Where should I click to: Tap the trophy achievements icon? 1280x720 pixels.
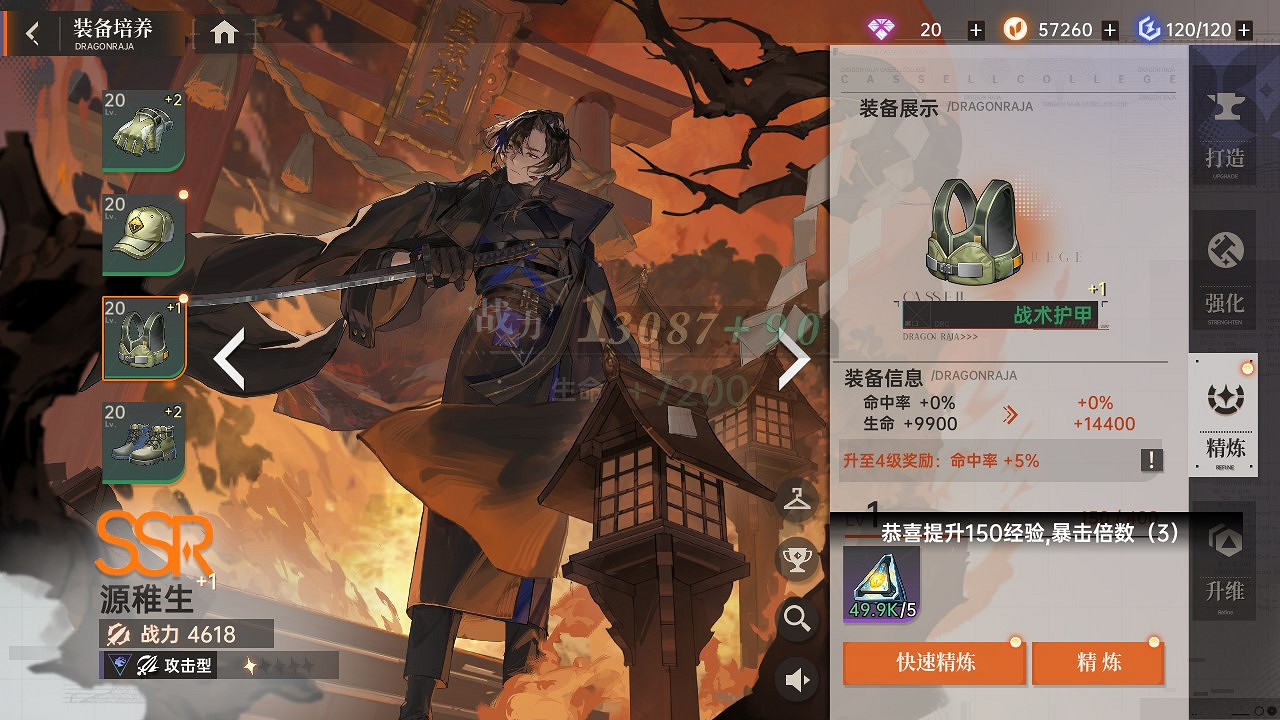(x=795, y=557)
